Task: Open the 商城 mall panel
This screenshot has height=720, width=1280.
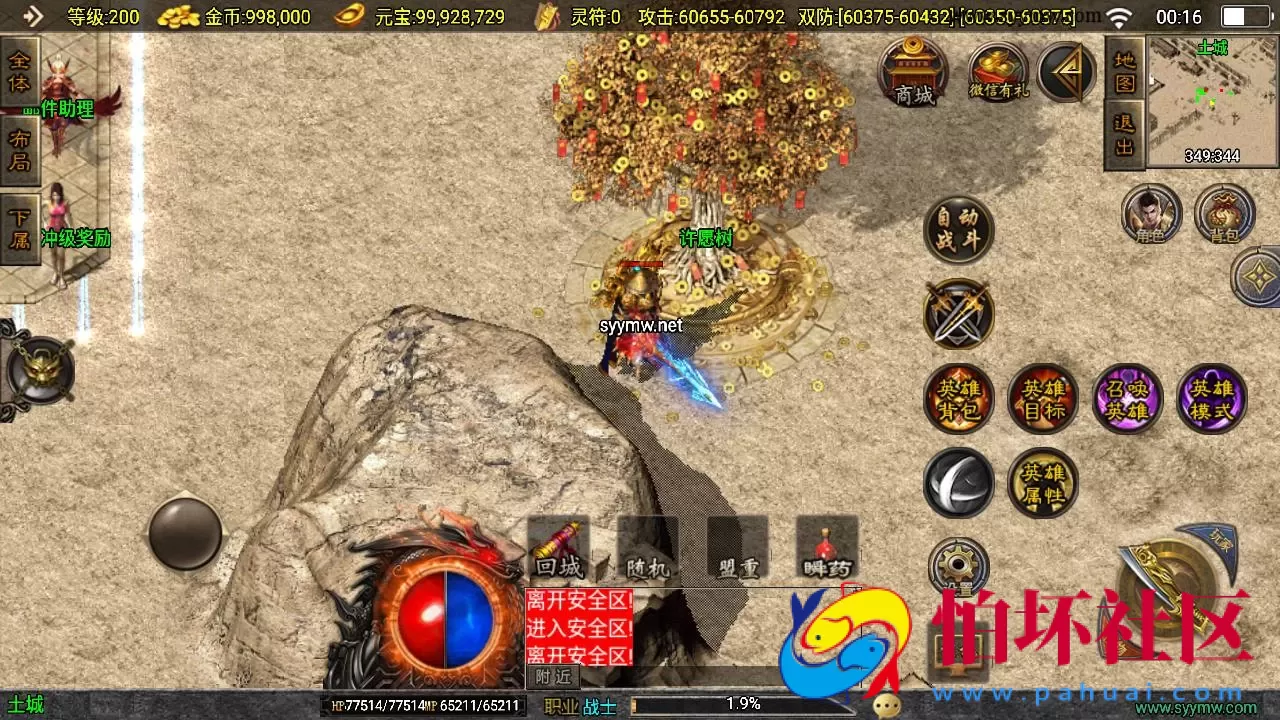Action: pos(912,73)
